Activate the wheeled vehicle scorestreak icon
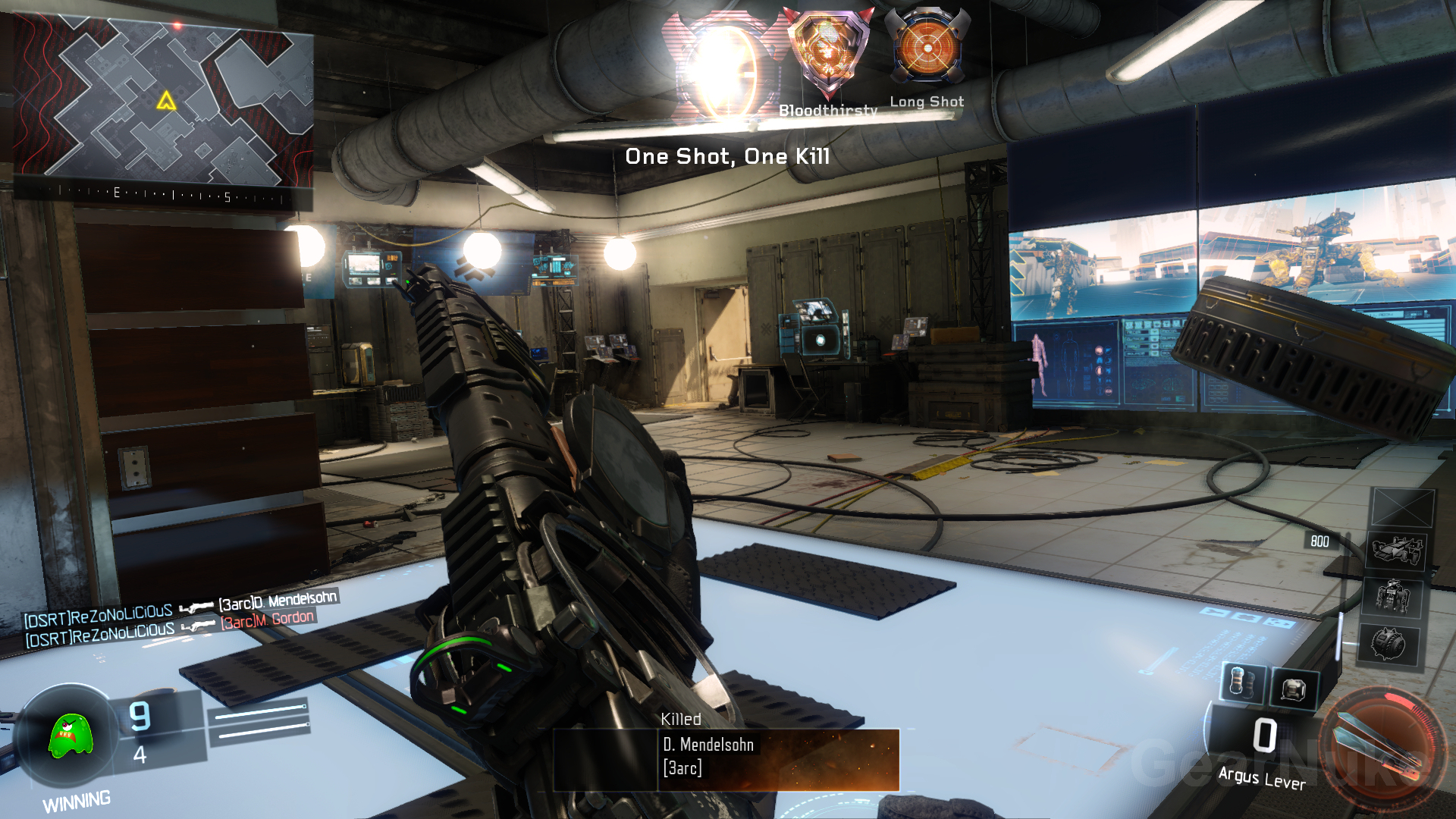The width and height of the screenshot is (1456, 819). pyautogui.click(x=1396, y=549)
